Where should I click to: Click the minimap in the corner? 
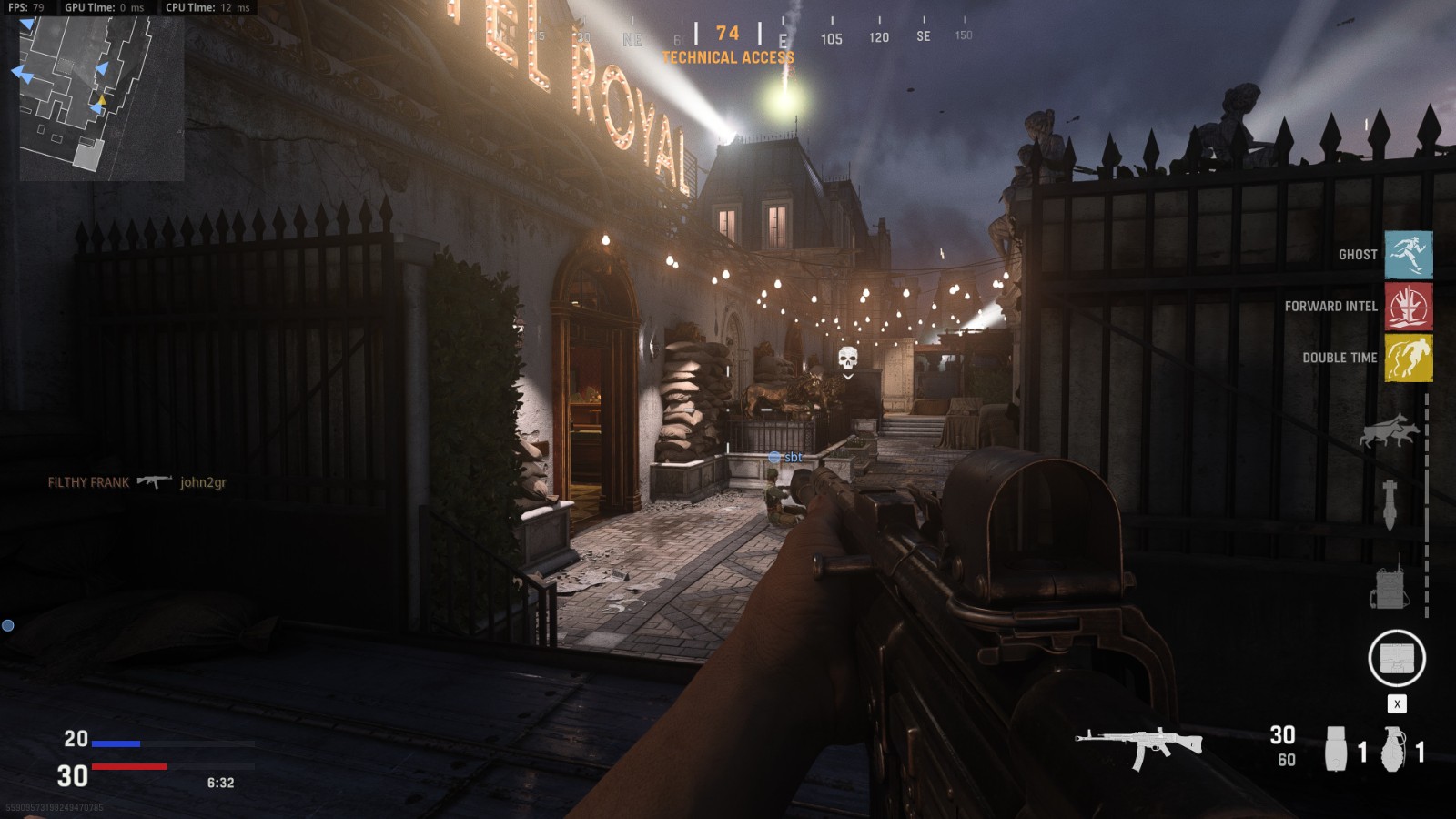(x=101, y=97)
